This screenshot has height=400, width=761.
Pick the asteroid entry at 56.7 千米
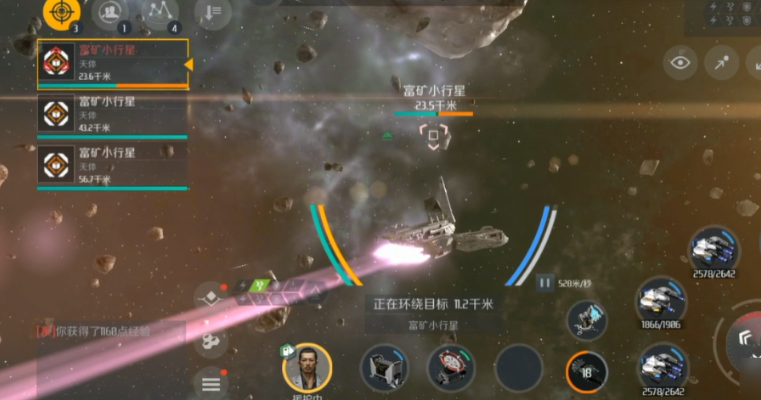tap(112, 166)
